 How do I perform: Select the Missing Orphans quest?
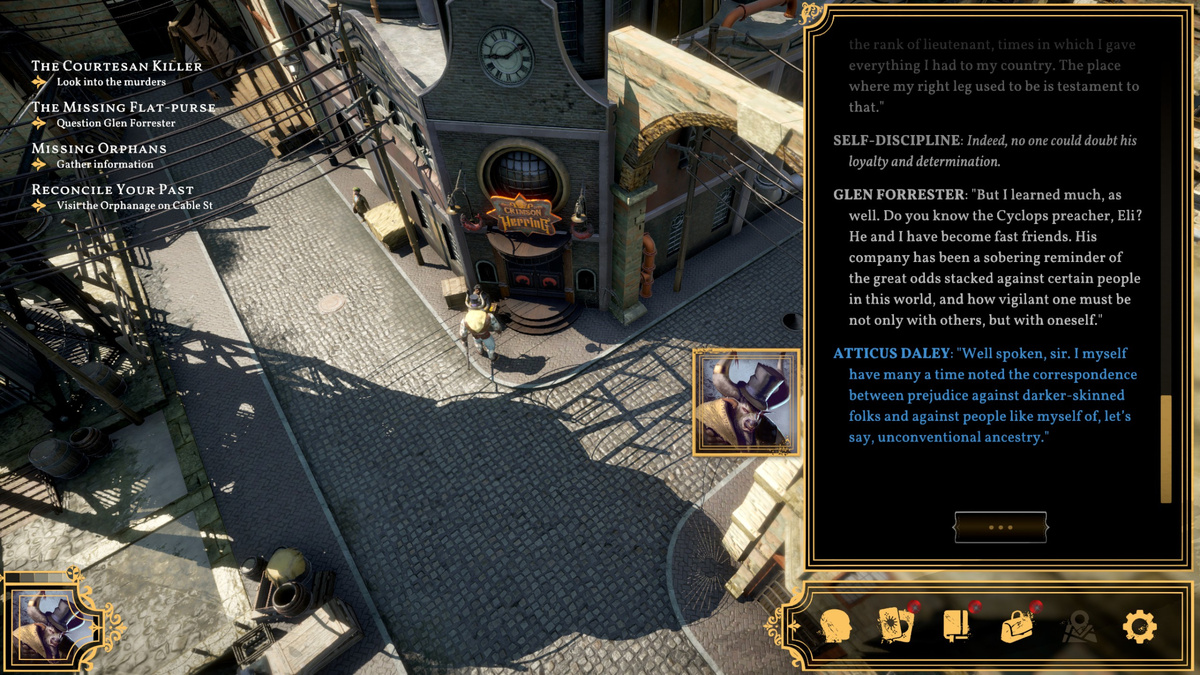(x=99, y=148)
